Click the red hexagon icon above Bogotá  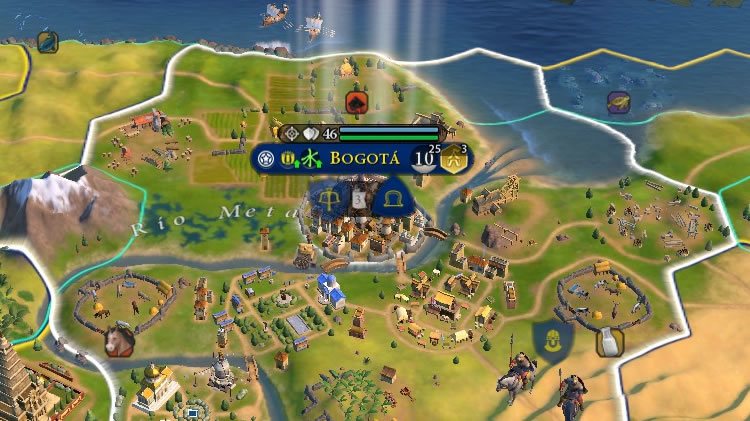[354, 101]
